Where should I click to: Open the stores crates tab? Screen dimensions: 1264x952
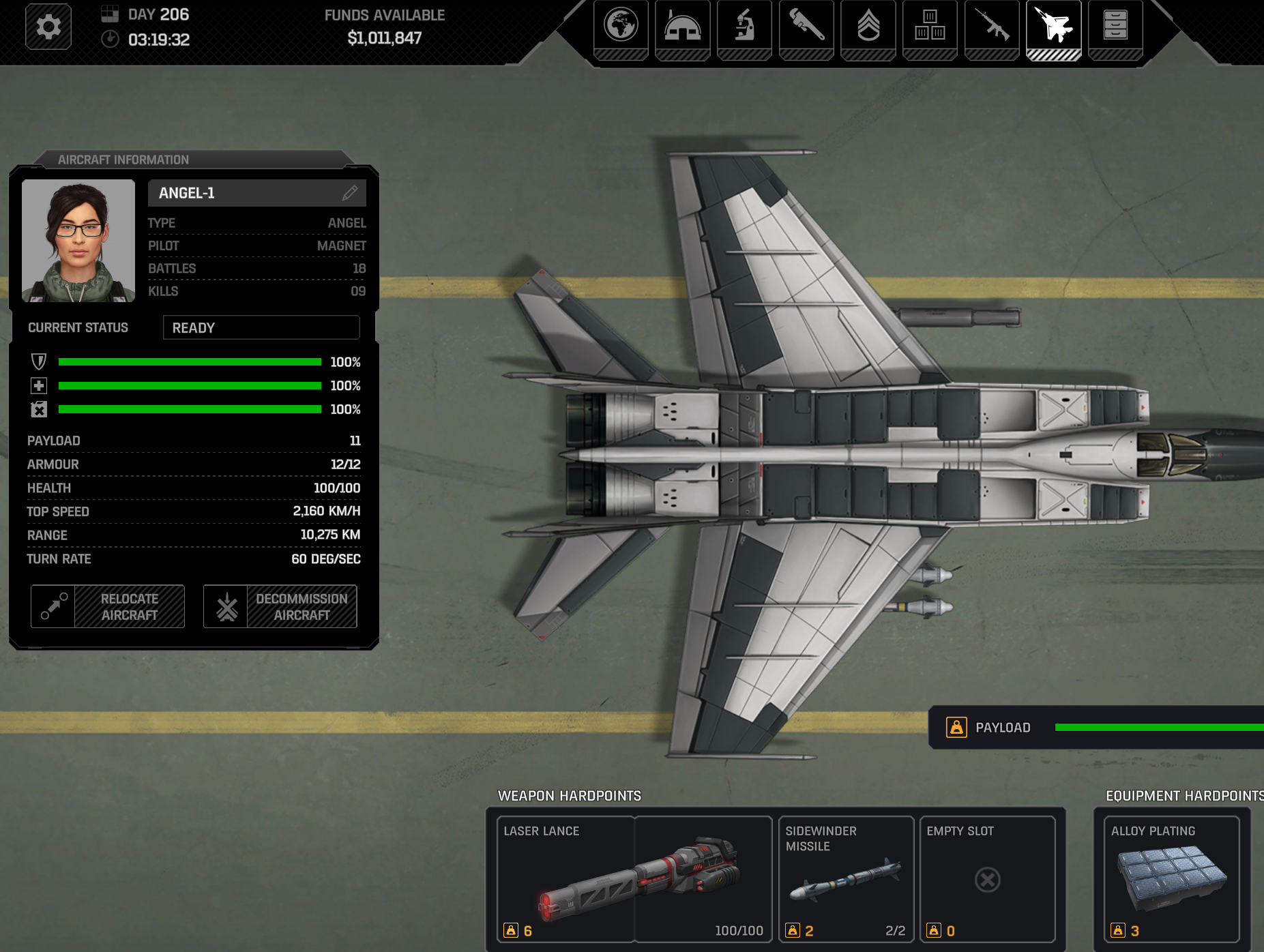coord(930,27)
